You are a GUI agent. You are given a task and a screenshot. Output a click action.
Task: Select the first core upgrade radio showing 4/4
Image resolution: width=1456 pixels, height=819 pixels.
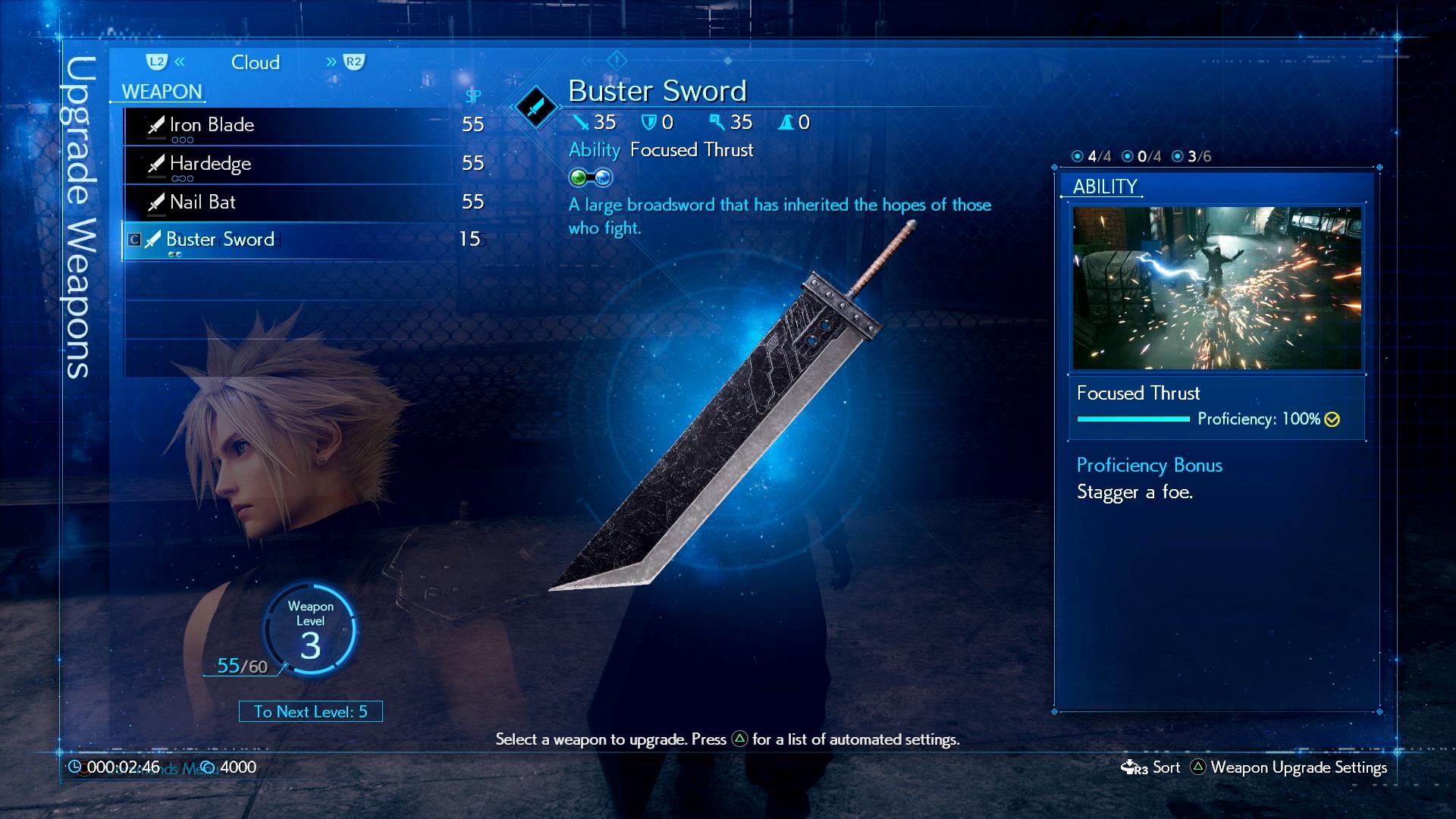1078,157
